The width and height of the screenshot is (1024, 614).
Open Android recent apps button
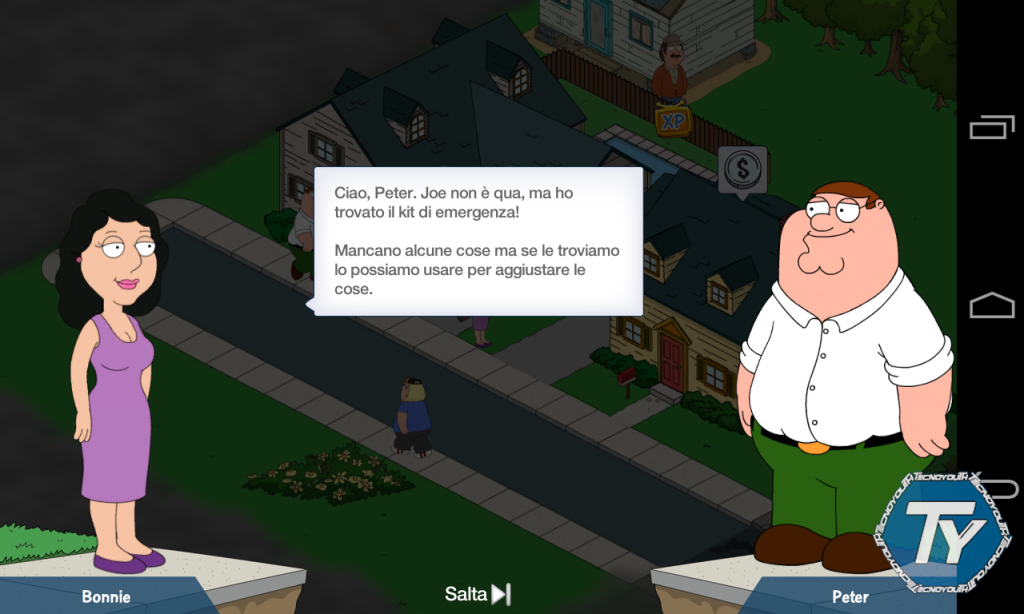(x=991, y=128)
